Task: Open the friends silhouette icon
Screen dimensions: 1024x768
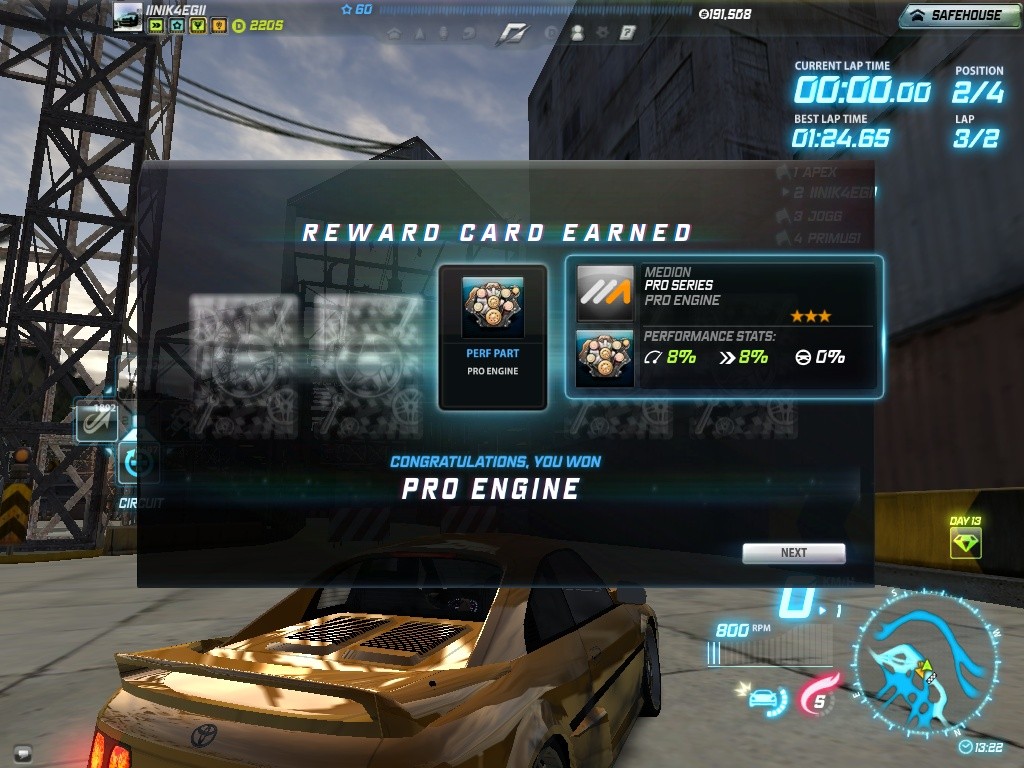Action: (x=577, y=33)
